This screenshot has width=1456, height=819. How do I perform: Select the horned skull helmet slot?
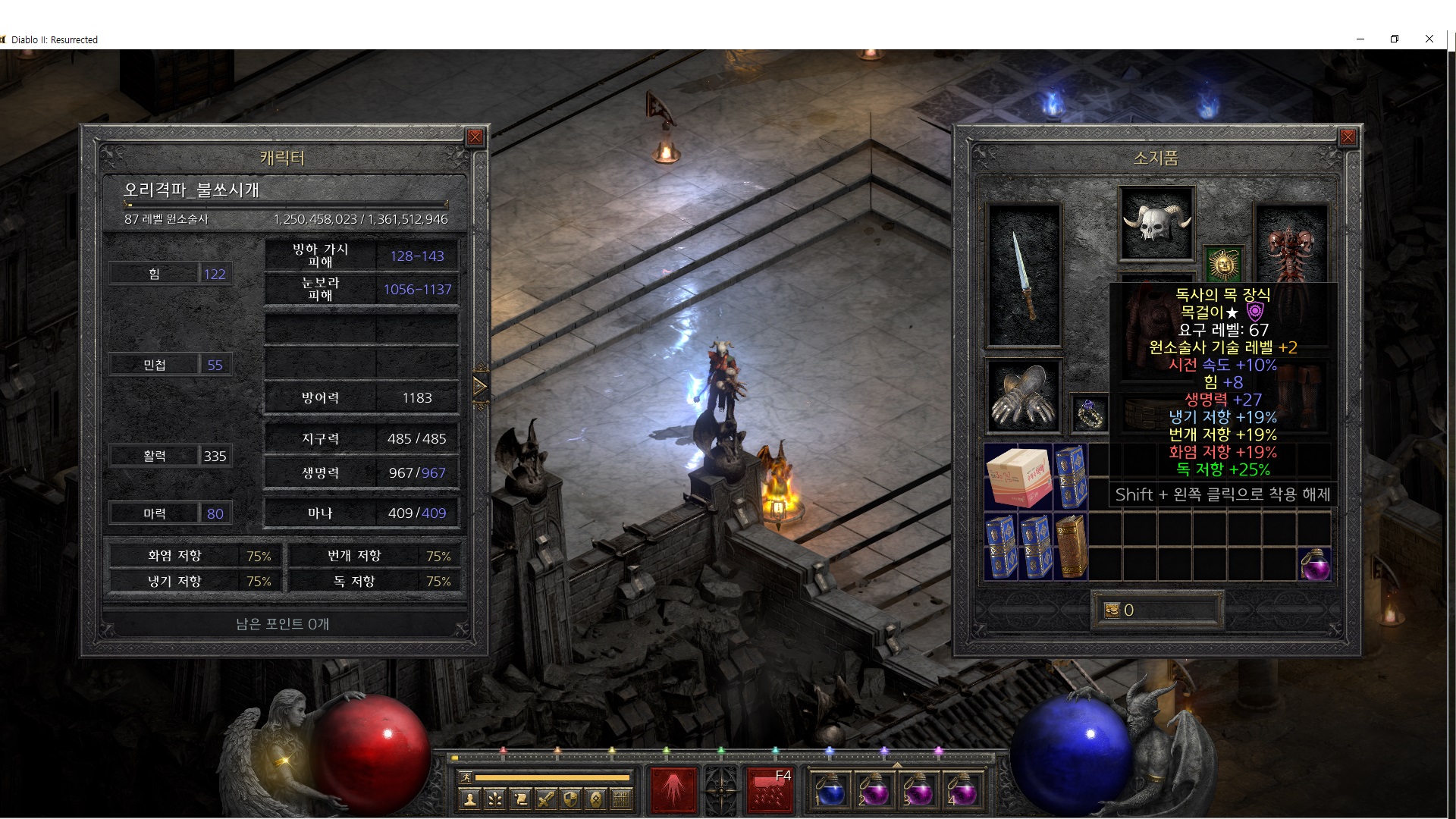click(x=1156, y=224)
